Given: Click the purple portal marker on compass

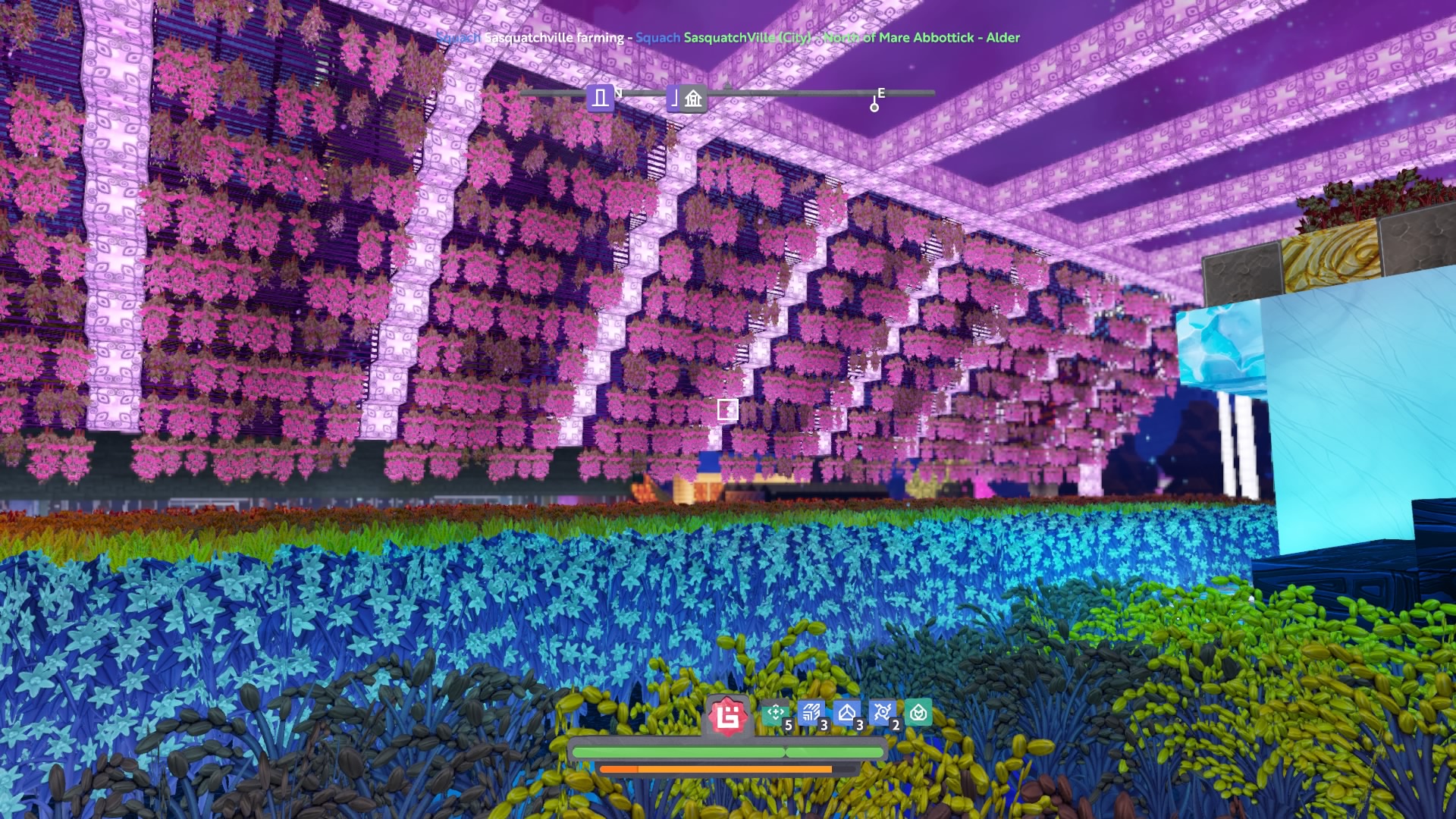Looking at the screenshot, I should coord(601,98).
